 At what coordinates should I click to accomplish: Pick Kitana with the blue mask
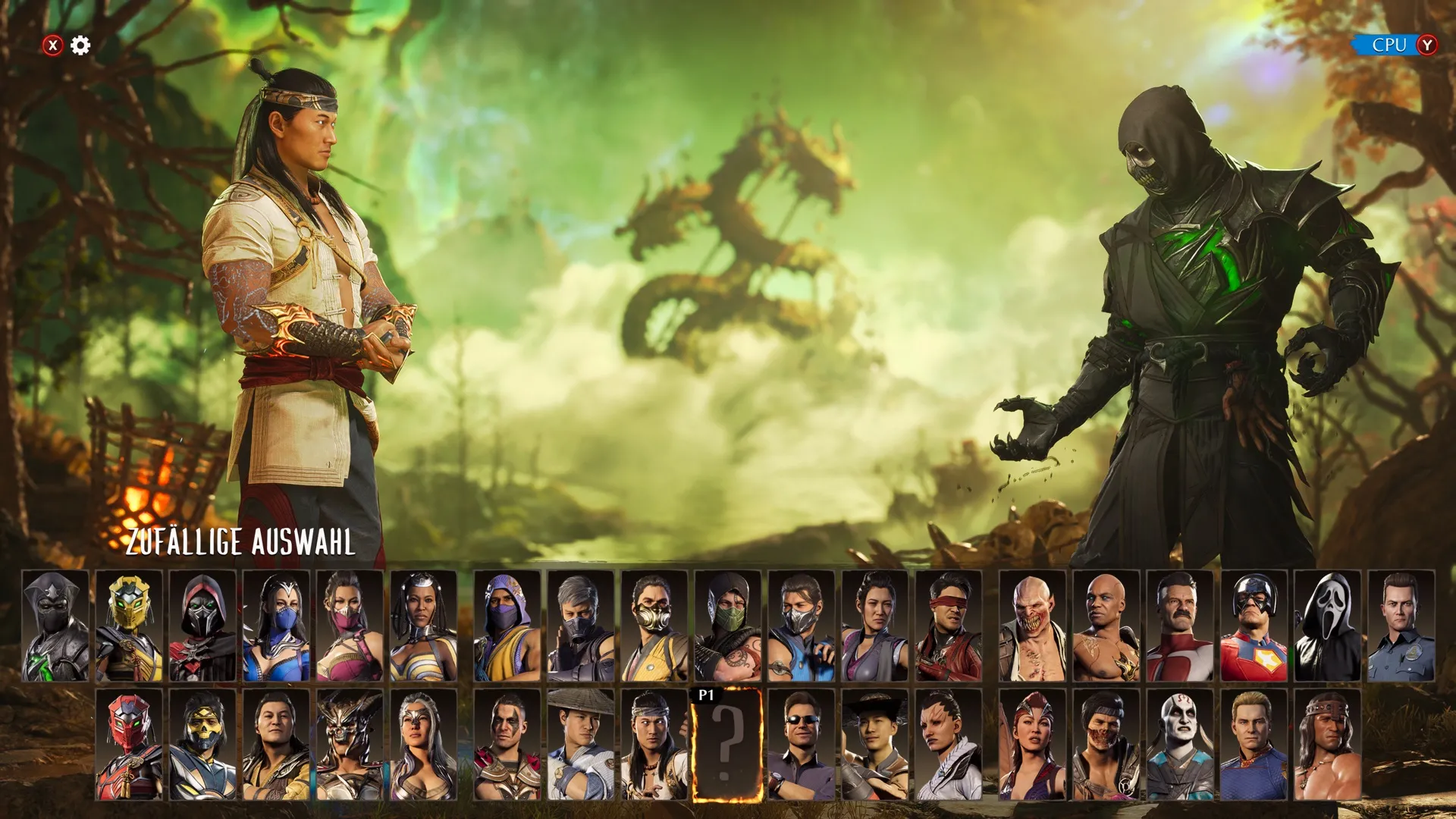(x=275, y=626)
